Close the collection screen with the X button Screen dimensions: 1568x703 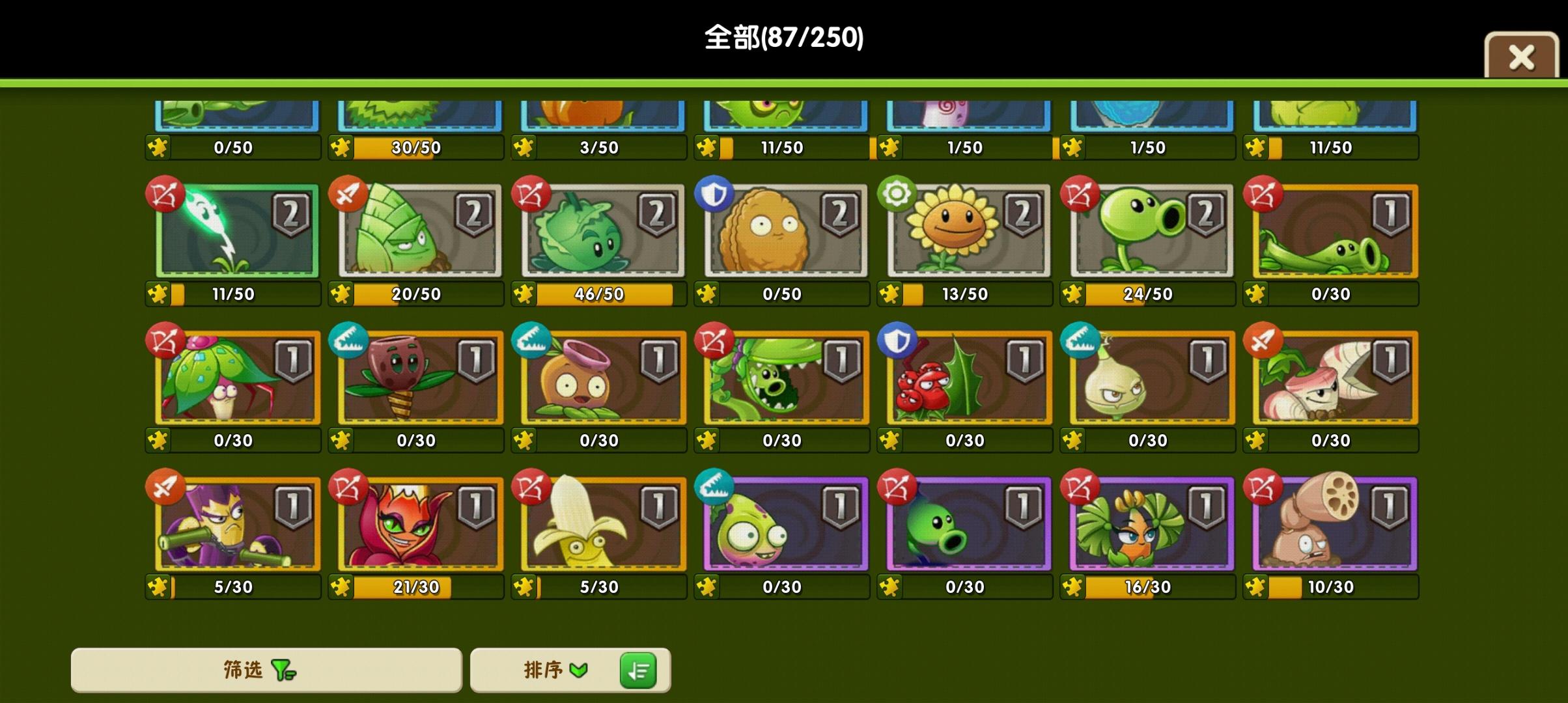coord(1522,57)
